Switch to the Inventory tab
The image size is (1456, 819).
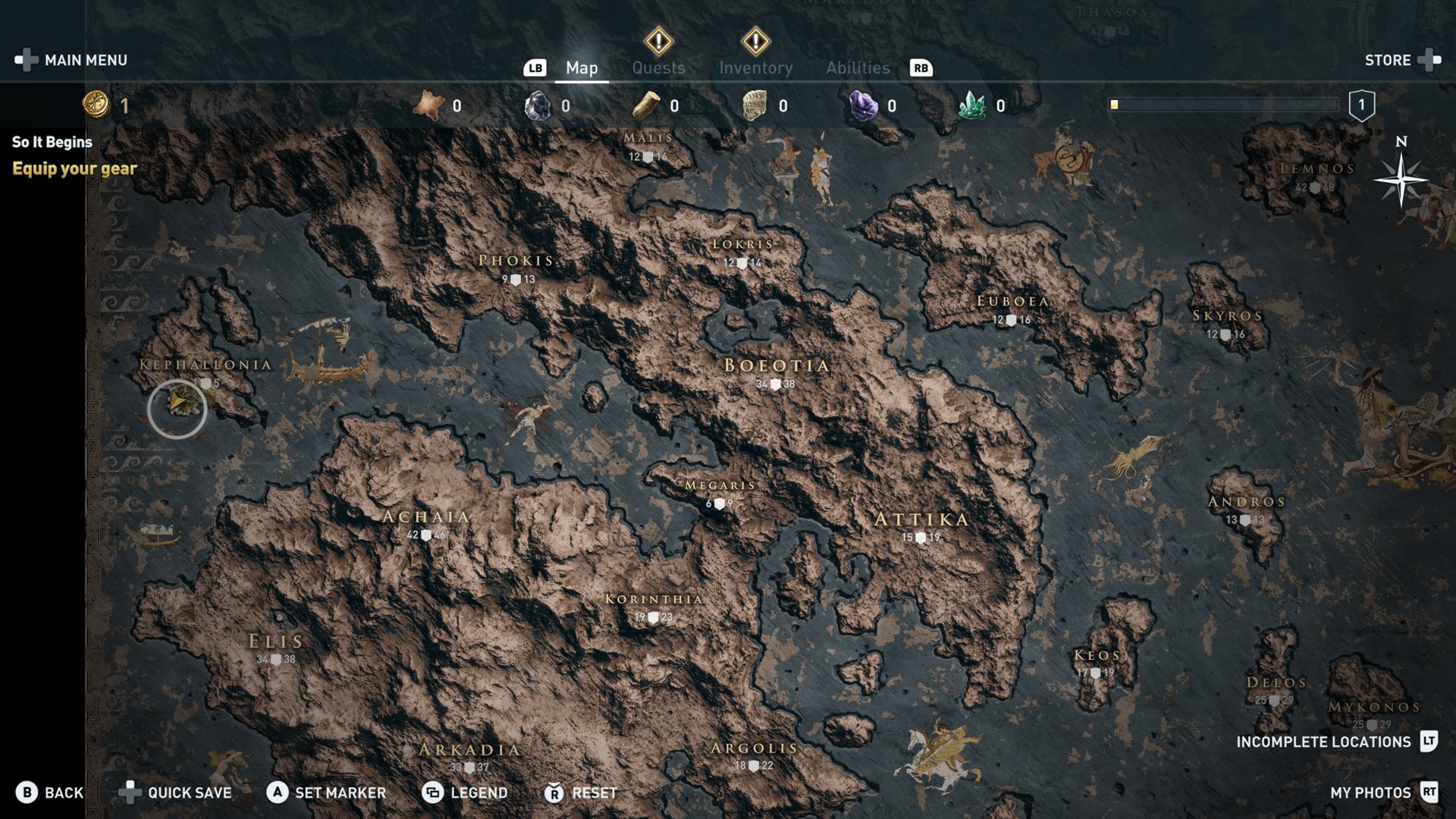tap(755, 67)
